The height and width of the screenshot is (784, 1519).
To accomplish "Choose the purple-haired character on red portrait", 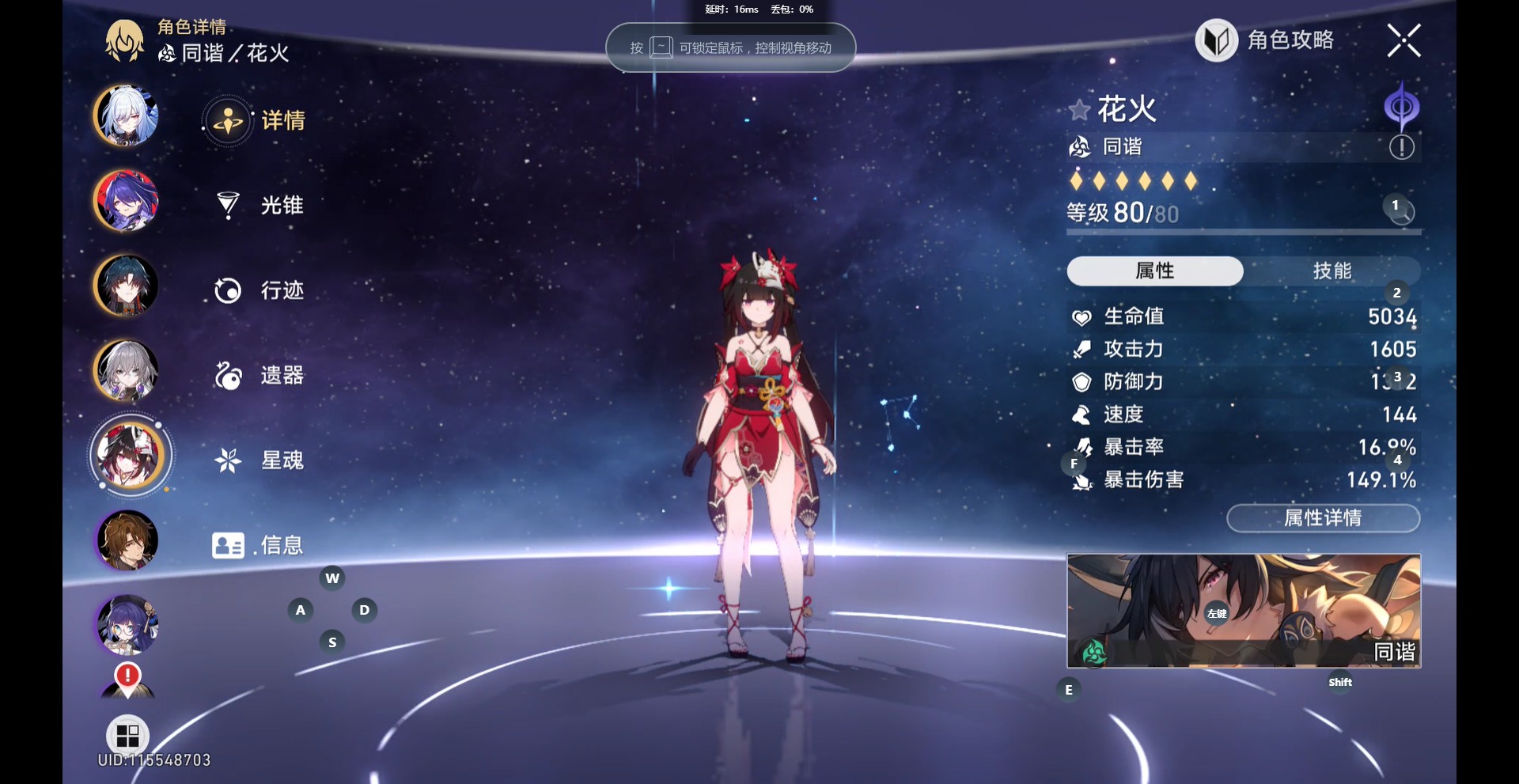I will [127, 201].
